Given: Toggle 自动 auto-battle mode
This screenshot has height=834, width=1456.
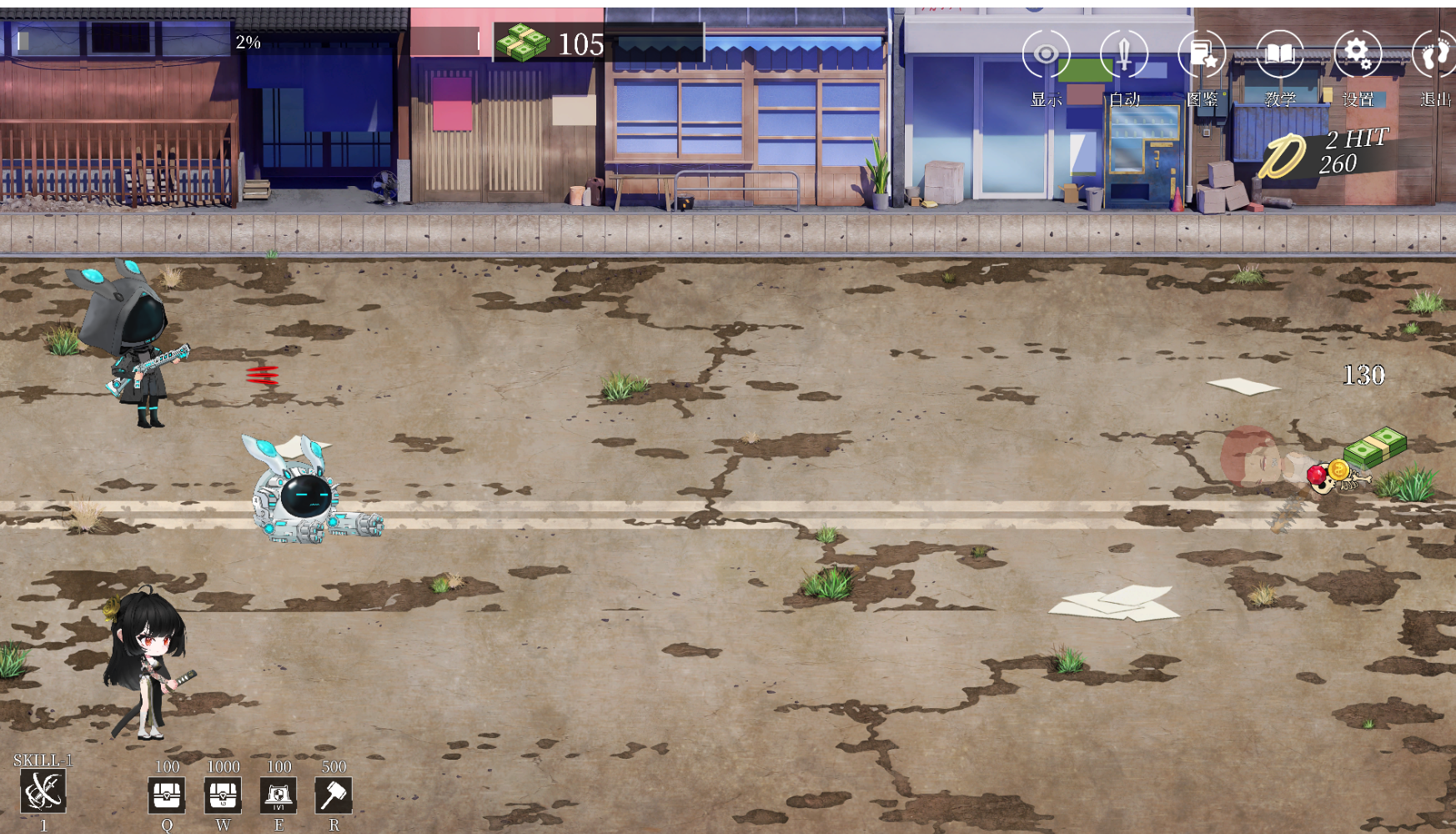Looking at the screenshot, I should pos(1123,53).
